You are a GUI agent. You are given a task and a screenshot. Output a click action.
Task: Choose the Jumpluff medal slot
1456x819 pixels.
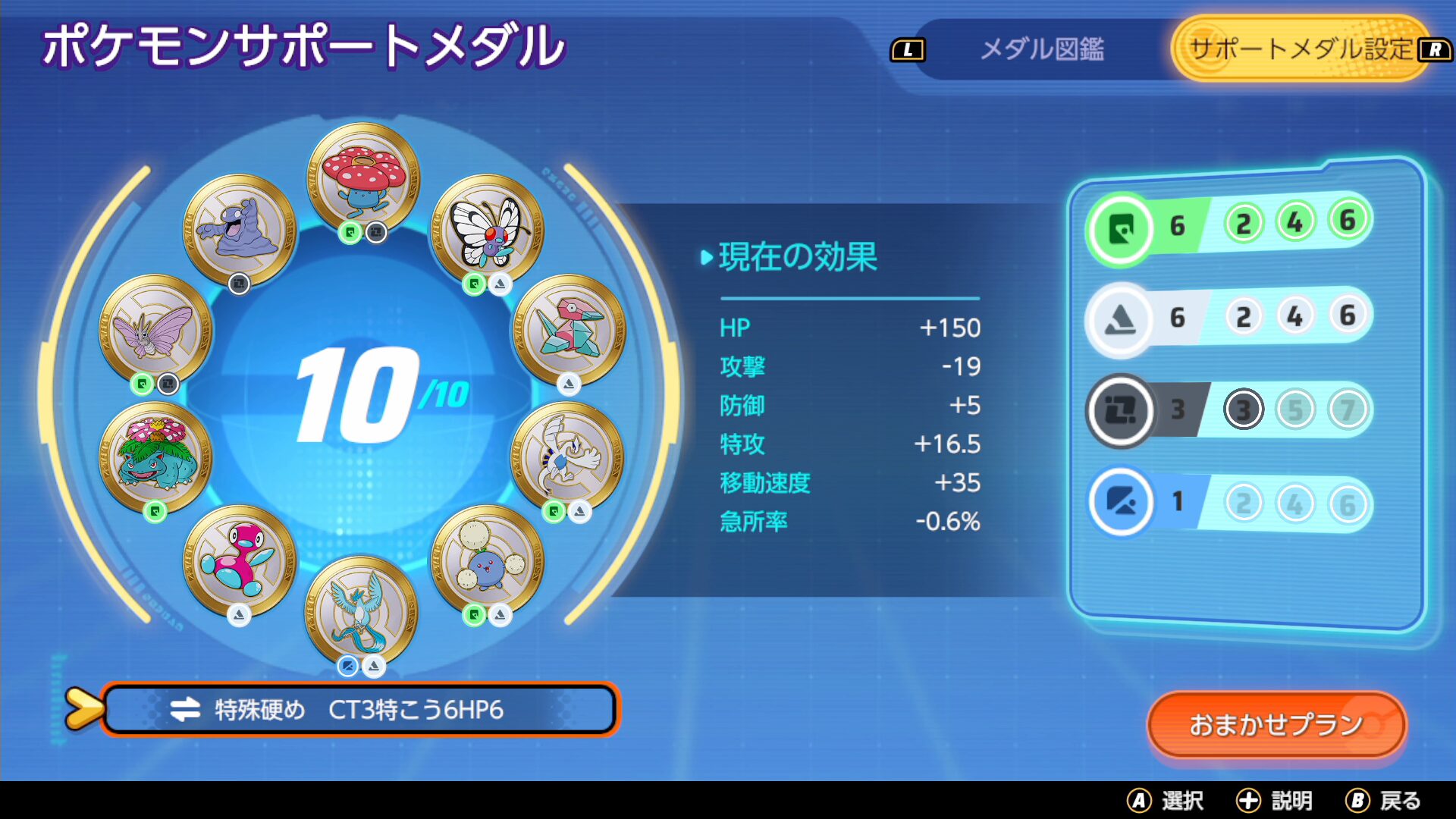[x=488, y=561]
